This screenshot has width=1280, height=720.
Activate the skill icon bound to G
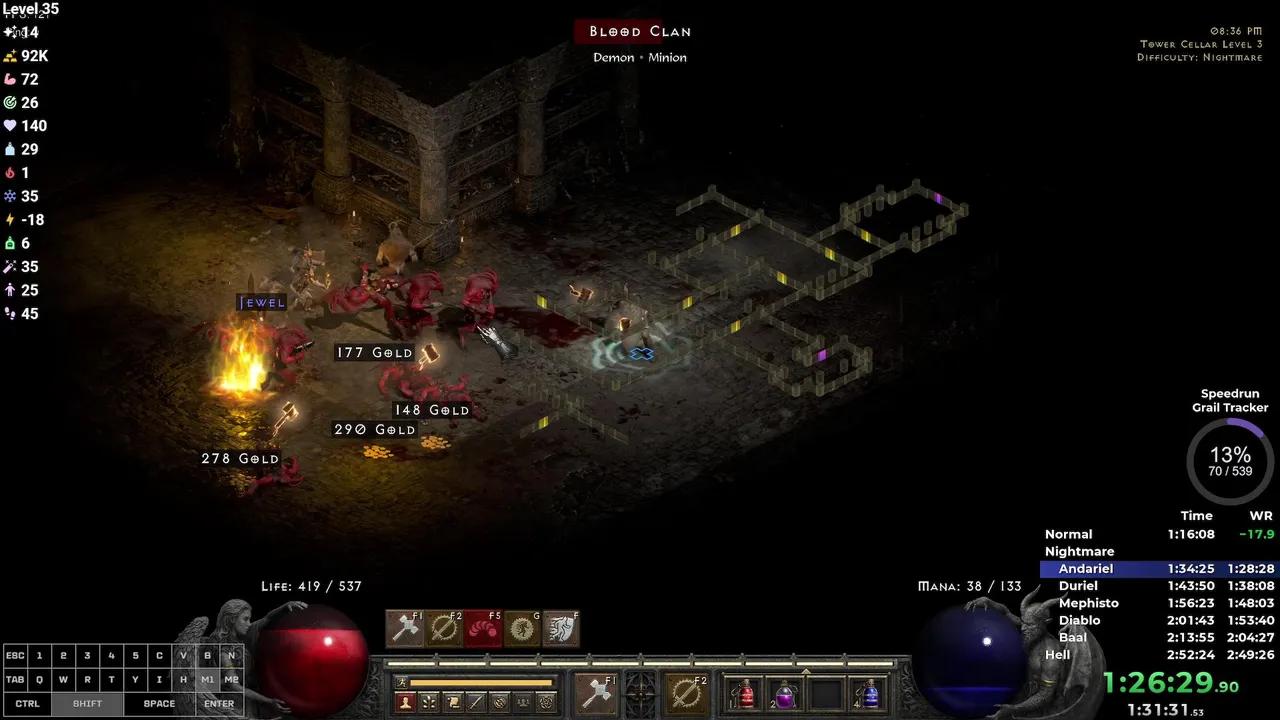[522, 628]
